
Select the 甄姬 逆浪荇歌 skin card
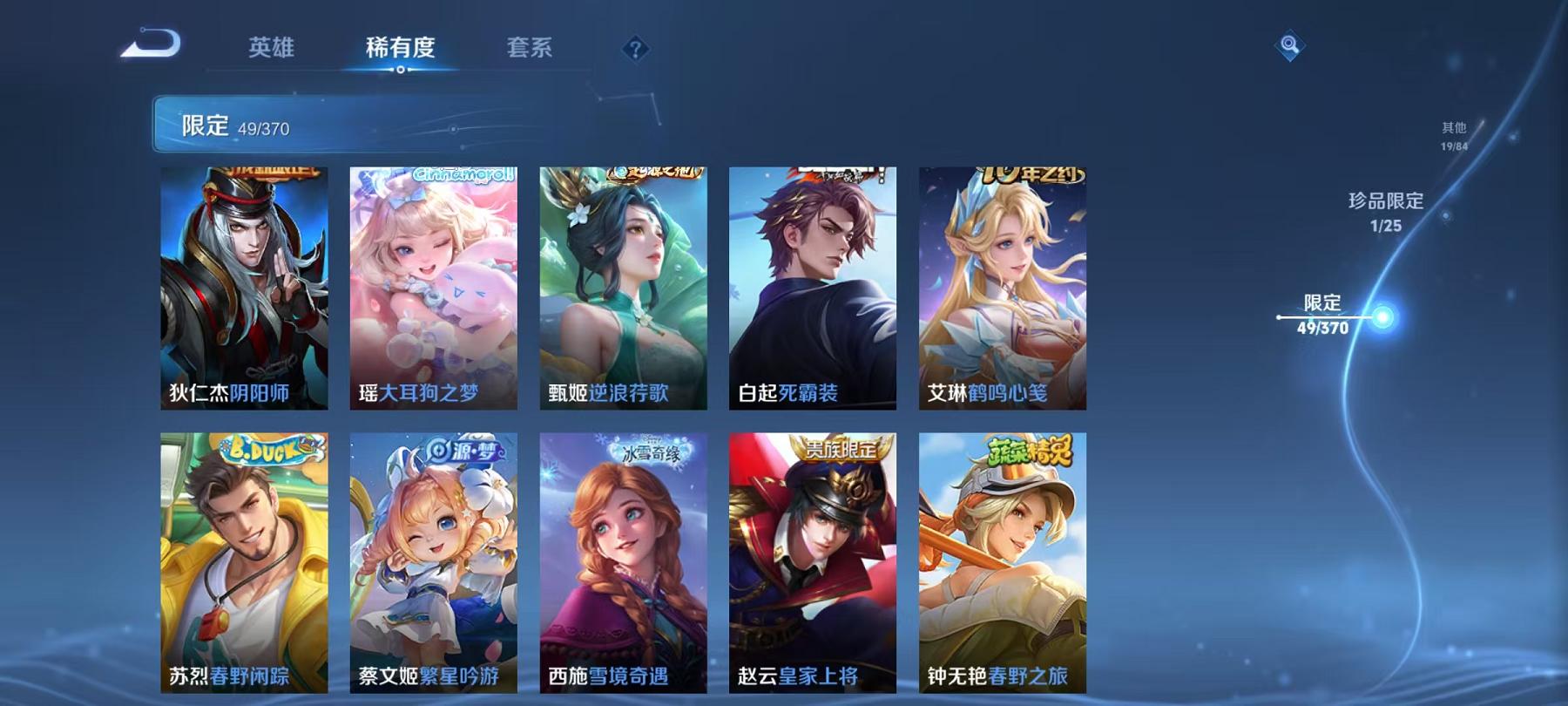(x=621, y=288)
